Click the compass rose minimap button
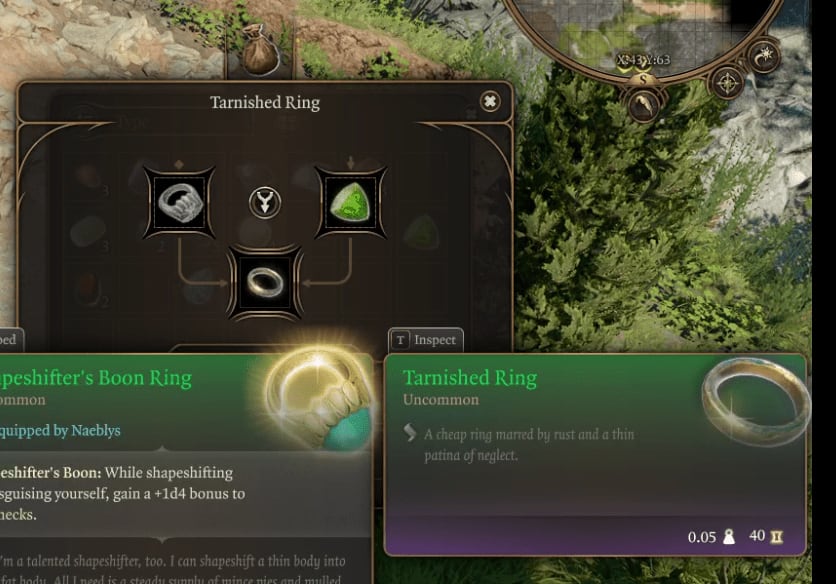 coord(725,82)
